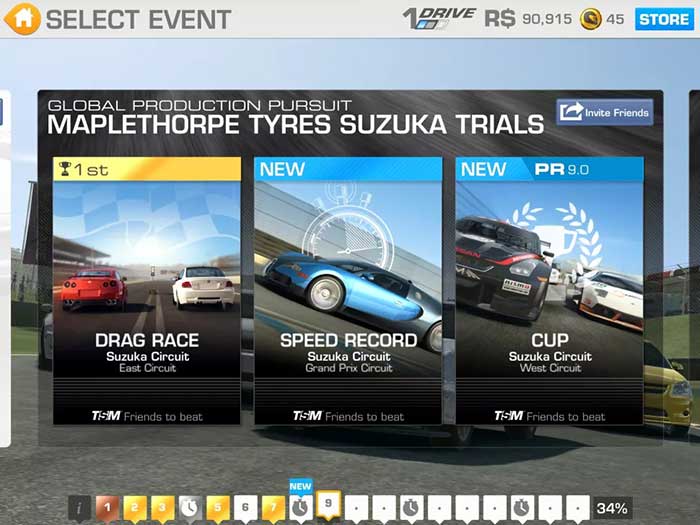
Task: Tap the gold helmet coin balance
Action: (601, 19)
